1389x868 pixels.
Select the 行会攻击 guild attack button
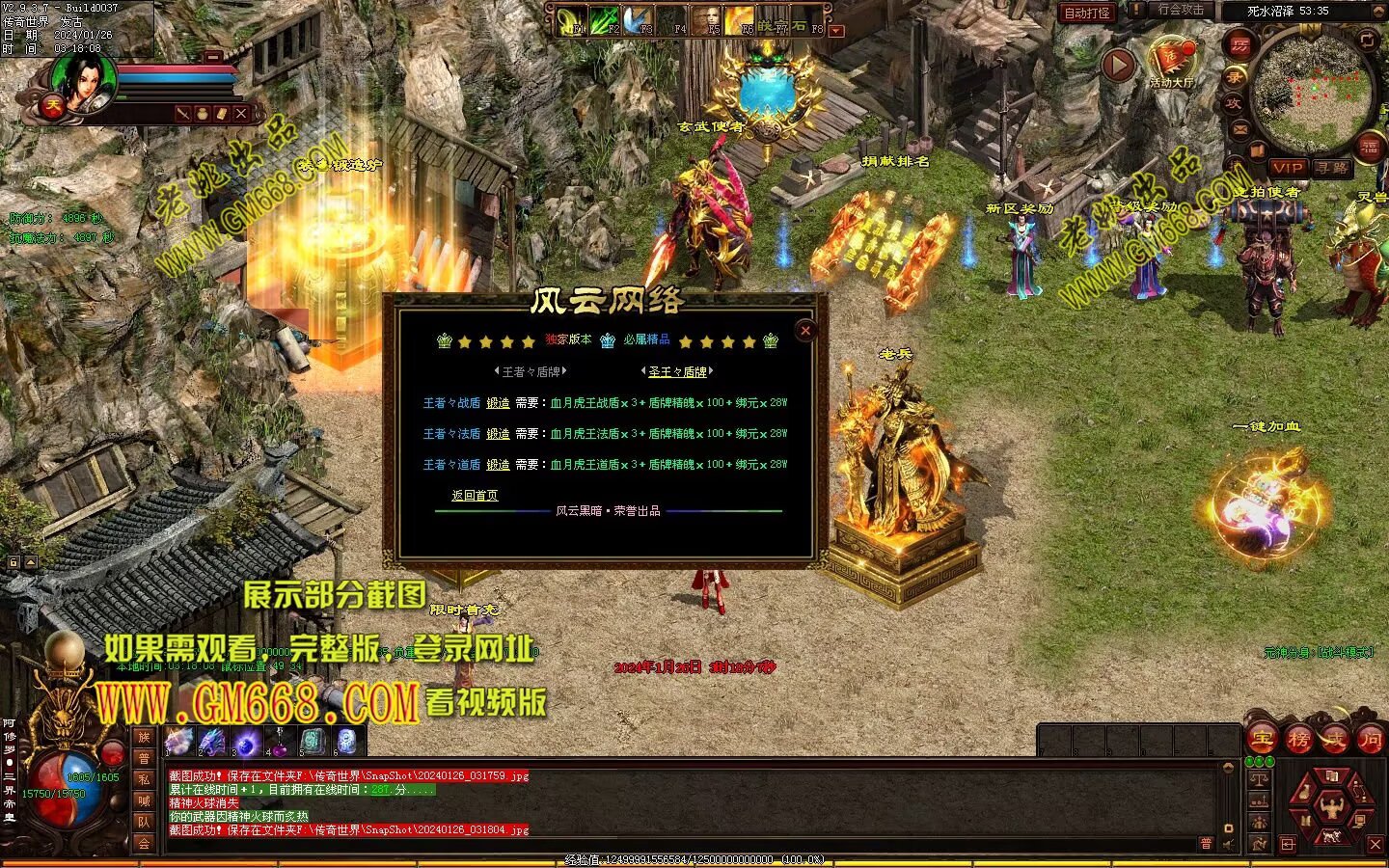(1180, 11)
